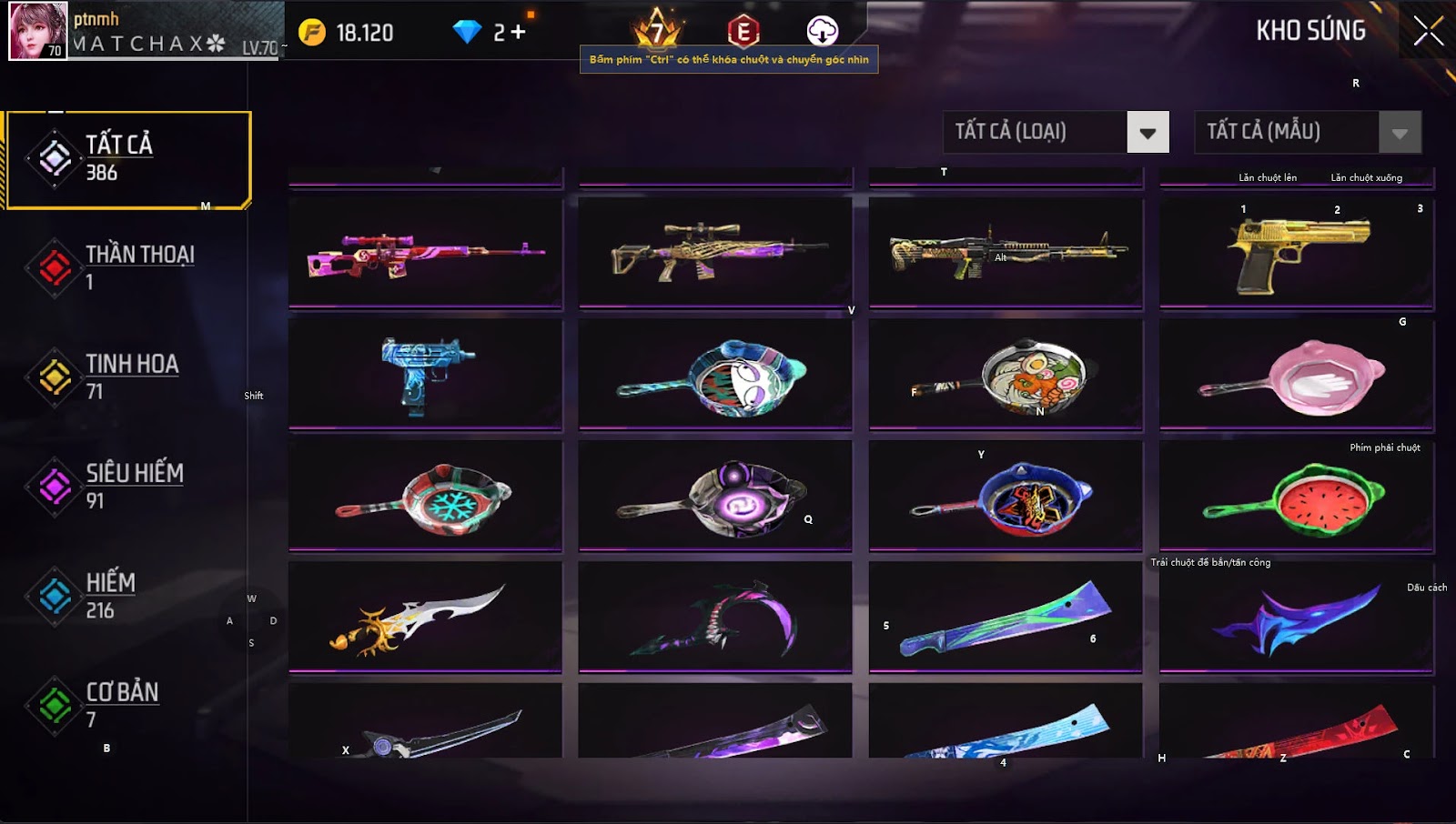Select the watermelon frying pan skin

pos(1297,497)
